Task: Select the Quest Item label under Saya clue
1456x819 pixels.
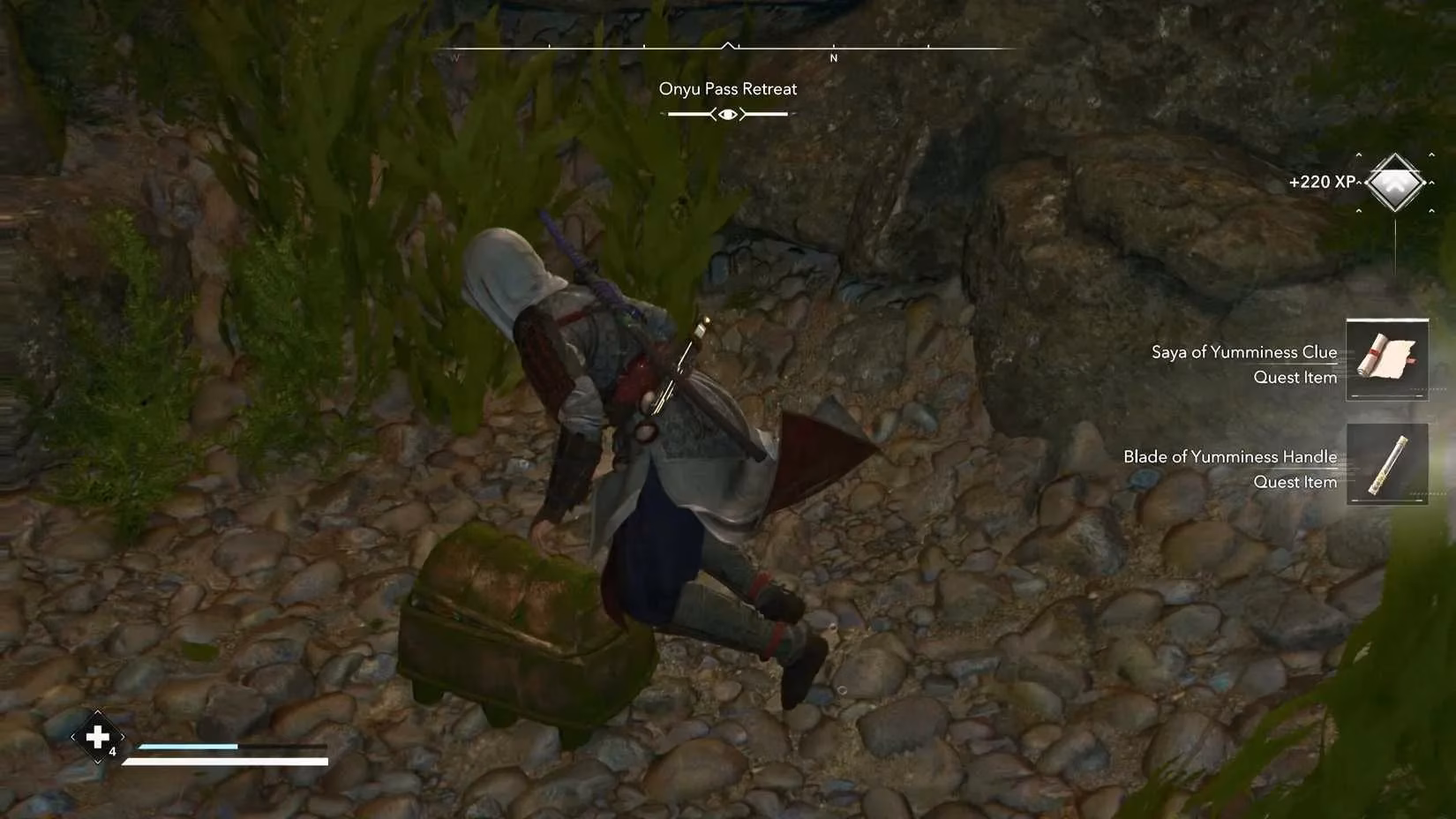Action: point(1295,377)
